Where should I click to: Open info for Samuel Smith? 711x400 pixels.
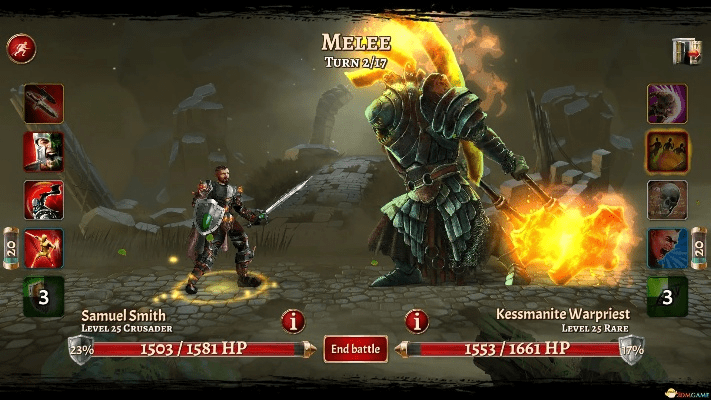click(293, 321)
